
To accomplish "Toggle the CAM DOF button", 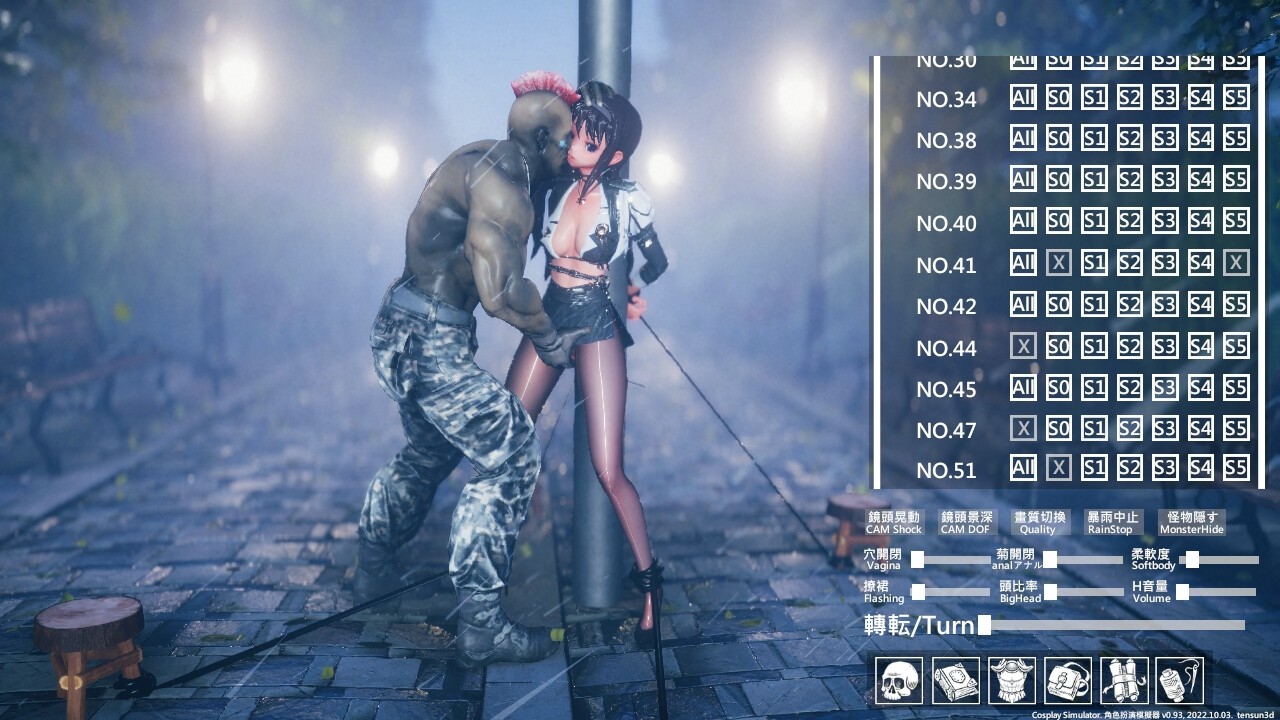I will [x=966, y=522].
